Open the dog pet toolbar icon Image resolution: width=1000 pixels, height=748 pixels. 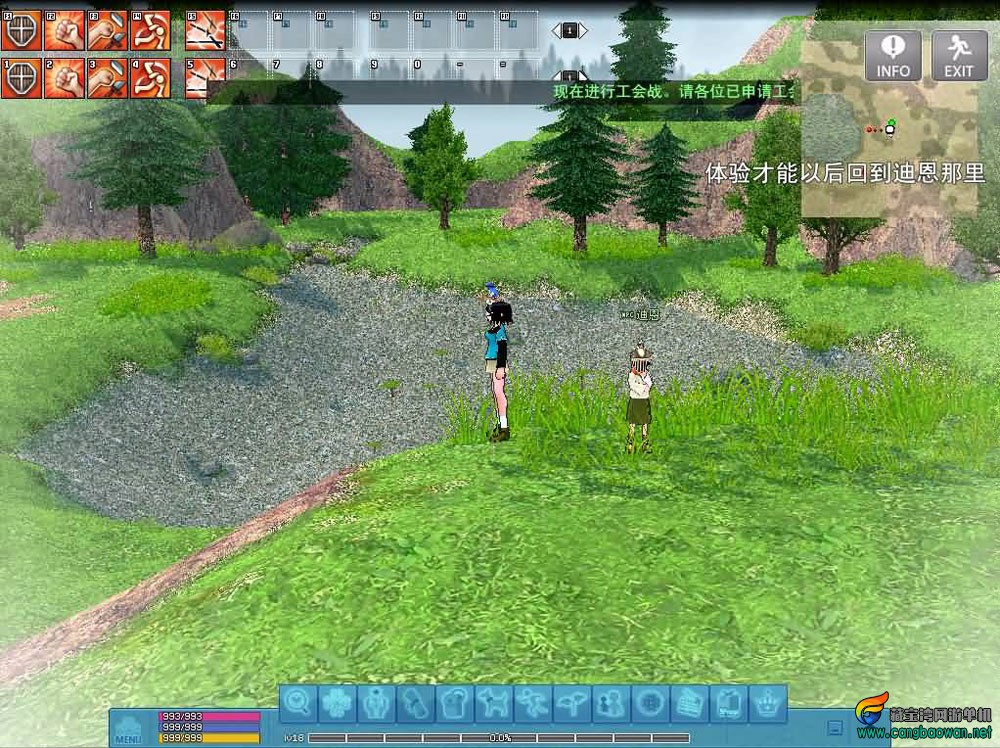point(494,704)
